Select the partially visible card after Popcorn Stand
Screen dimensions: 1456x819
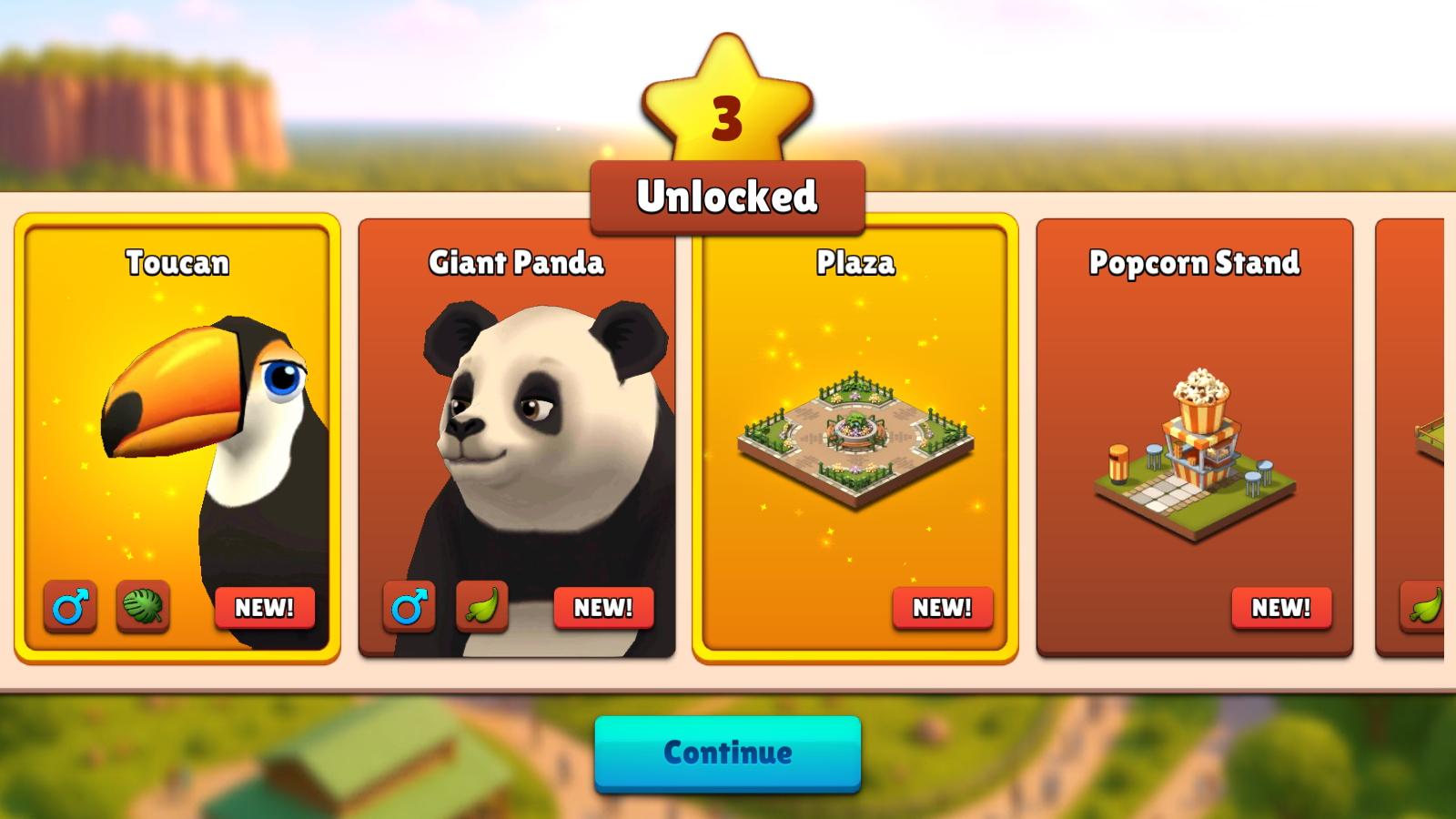tap(1410, 437)
